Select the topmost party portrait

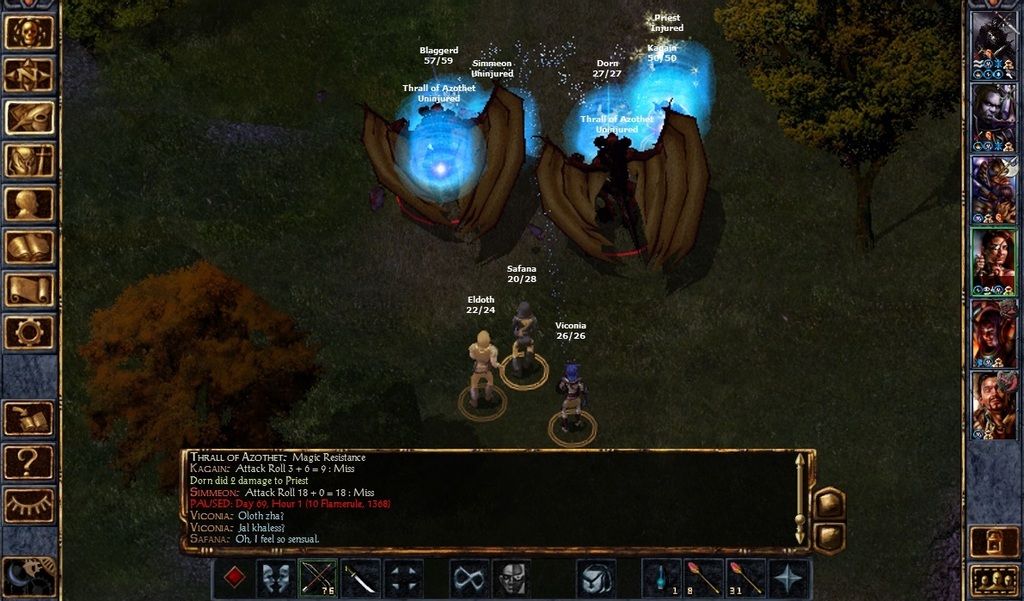pyautogui.click(x=994, y=45)
